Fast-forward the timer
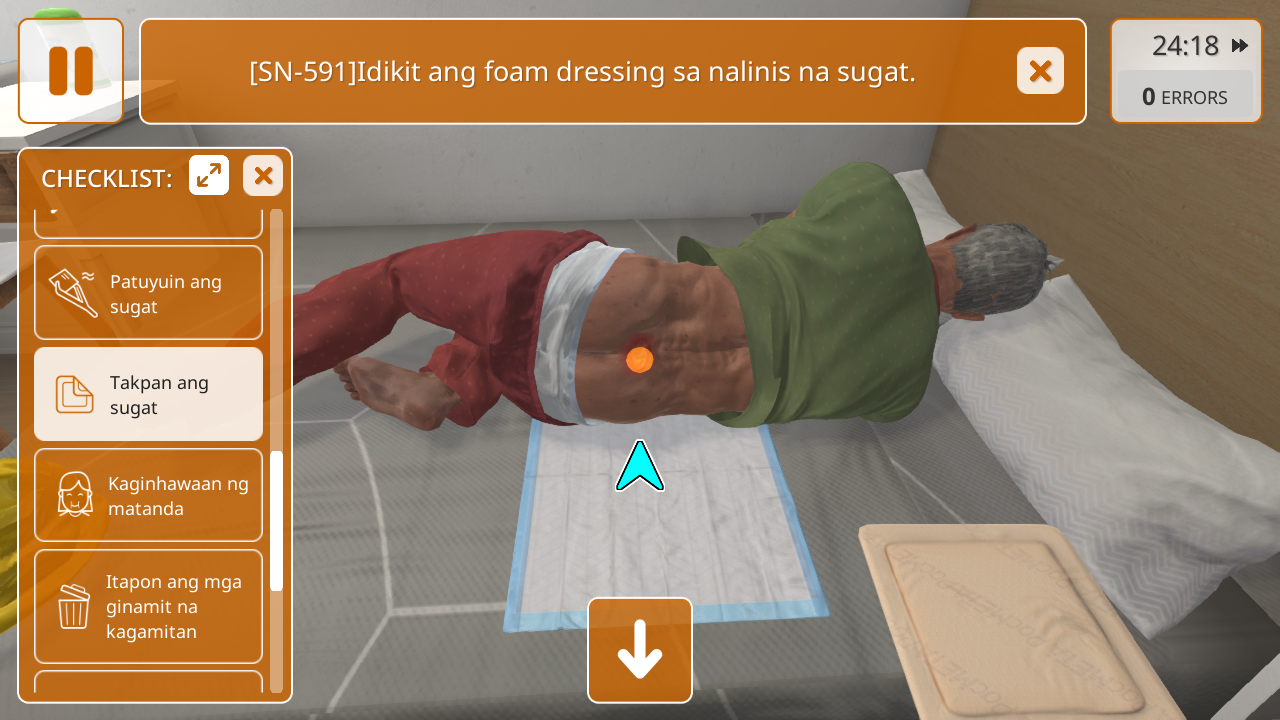1280x720 pixels. (x=1240, y=46)
